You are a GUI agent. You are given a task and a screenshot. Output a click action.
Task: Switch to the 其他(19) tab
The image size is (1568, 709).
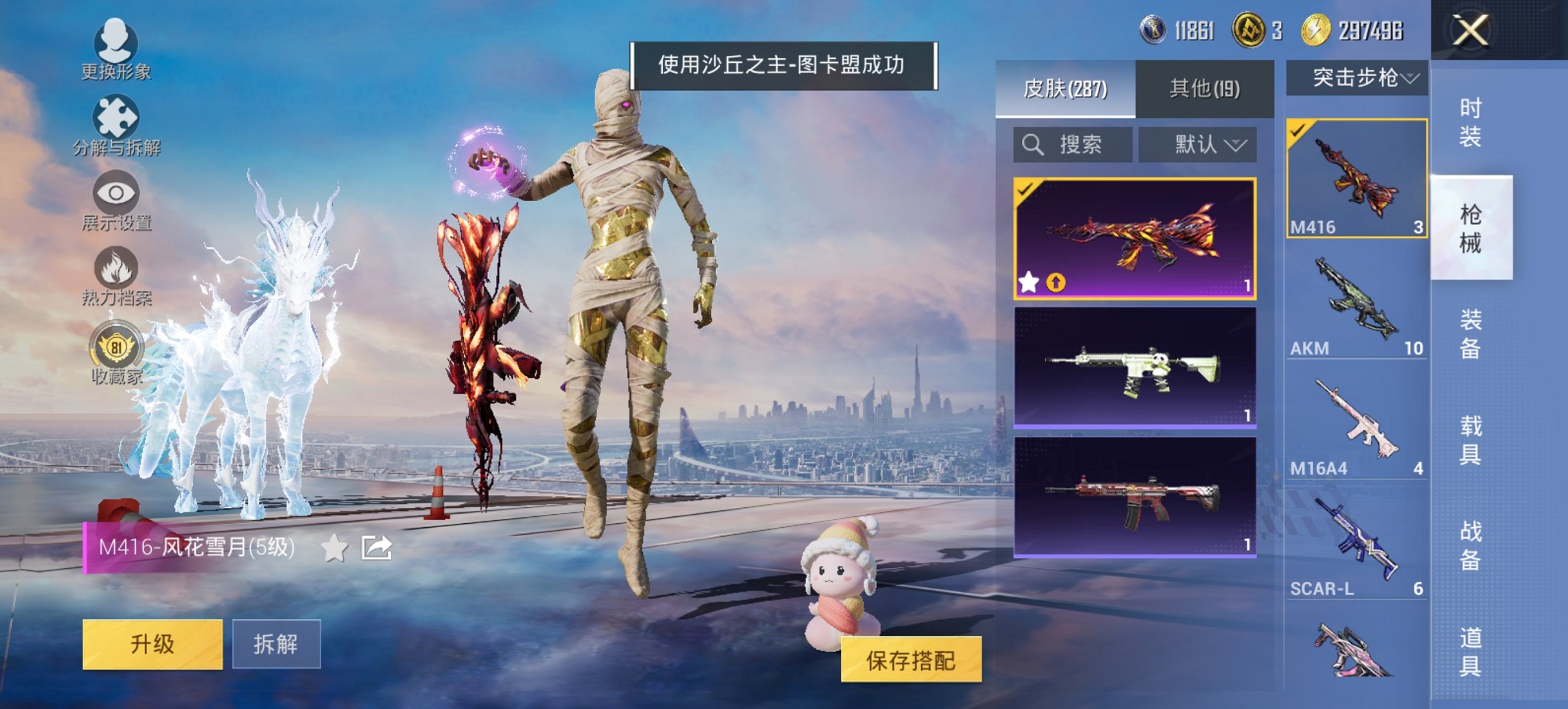click(x=1207, y=88)
